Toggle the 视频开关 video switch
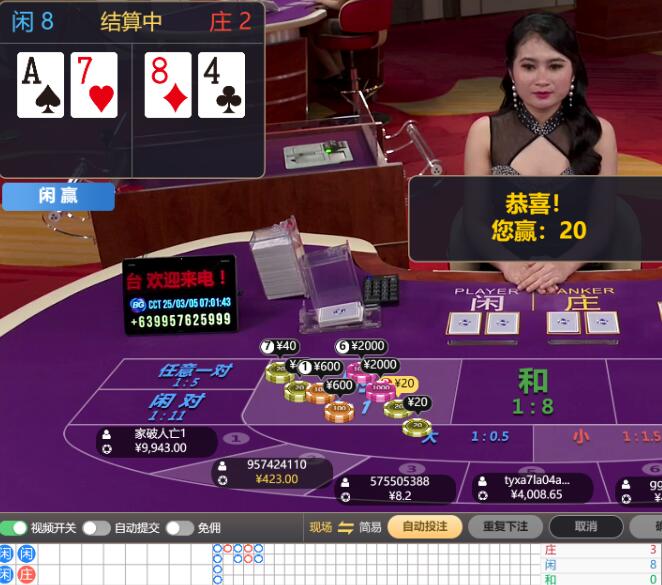The width and height of the screenshot is (662, 585). [x=15, y=528]
